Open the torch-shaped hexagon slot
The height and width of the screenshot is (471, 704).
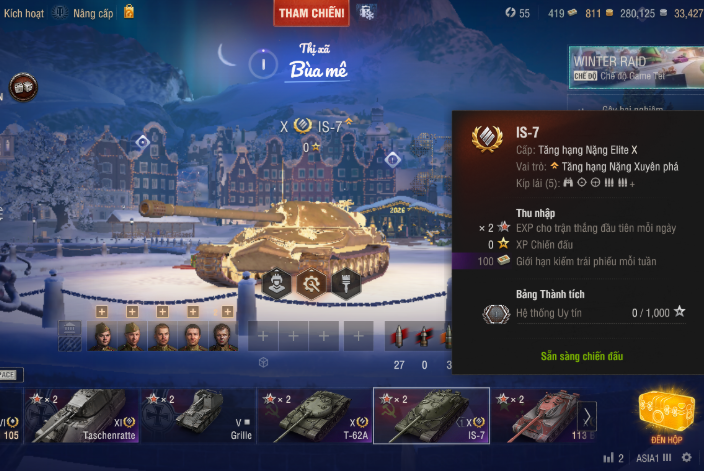(x=346, y=283)
